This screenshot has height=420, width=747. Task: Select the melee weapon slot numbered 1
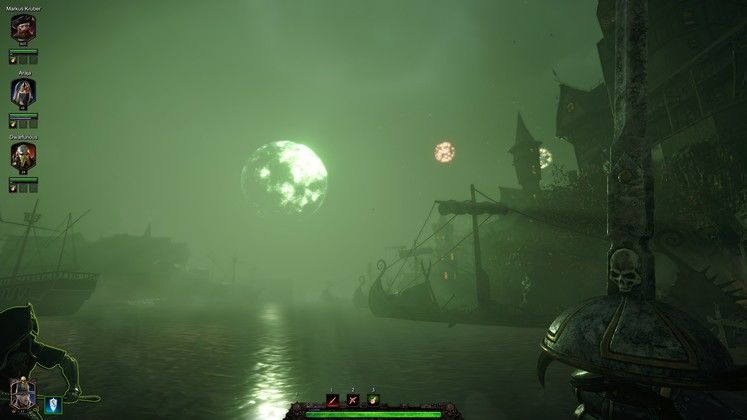point(332,400)
